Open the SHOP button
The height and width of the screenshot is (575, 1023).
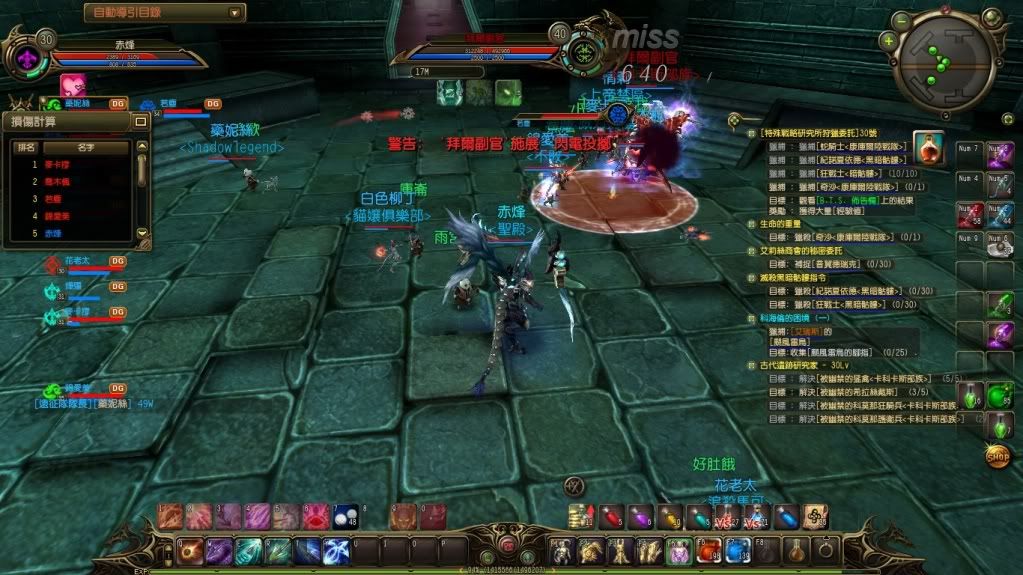[x=996, y=457]
